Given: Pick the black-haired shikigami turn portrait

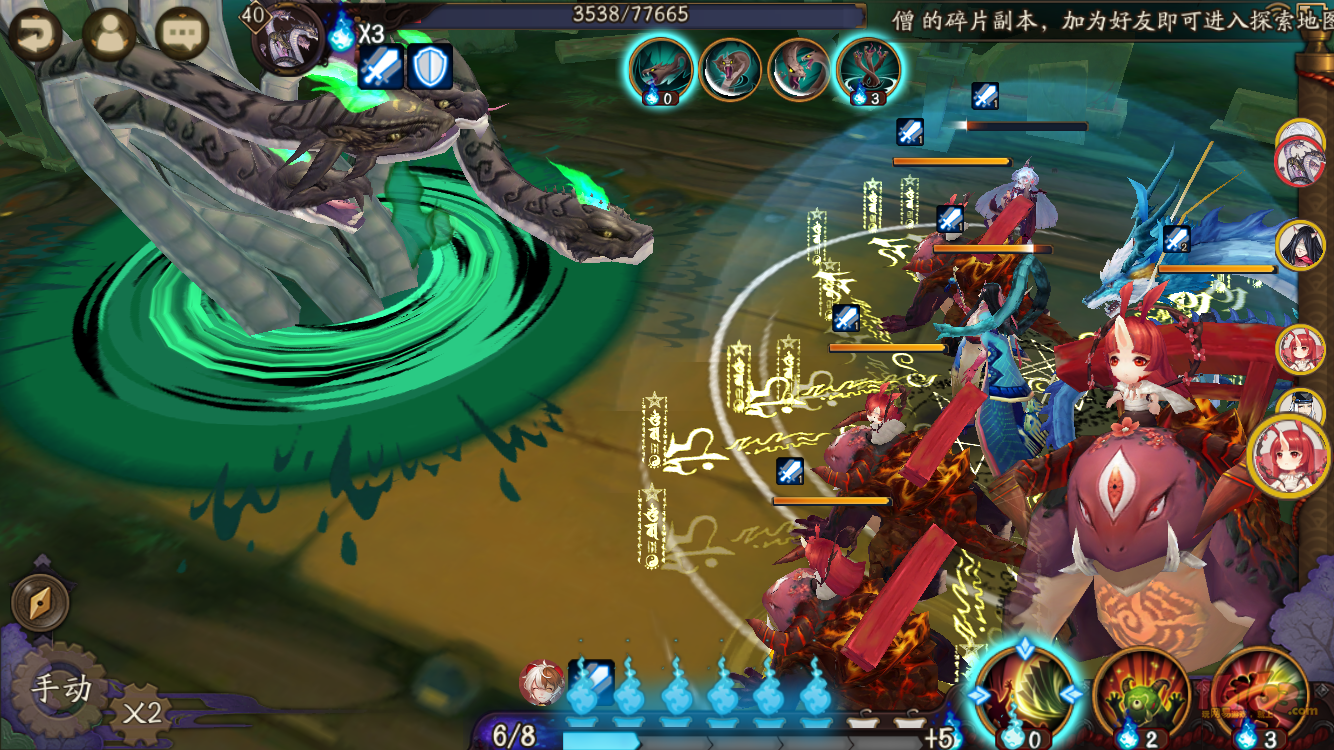Looking at the screenshot, I should (x=1300, y=245).
